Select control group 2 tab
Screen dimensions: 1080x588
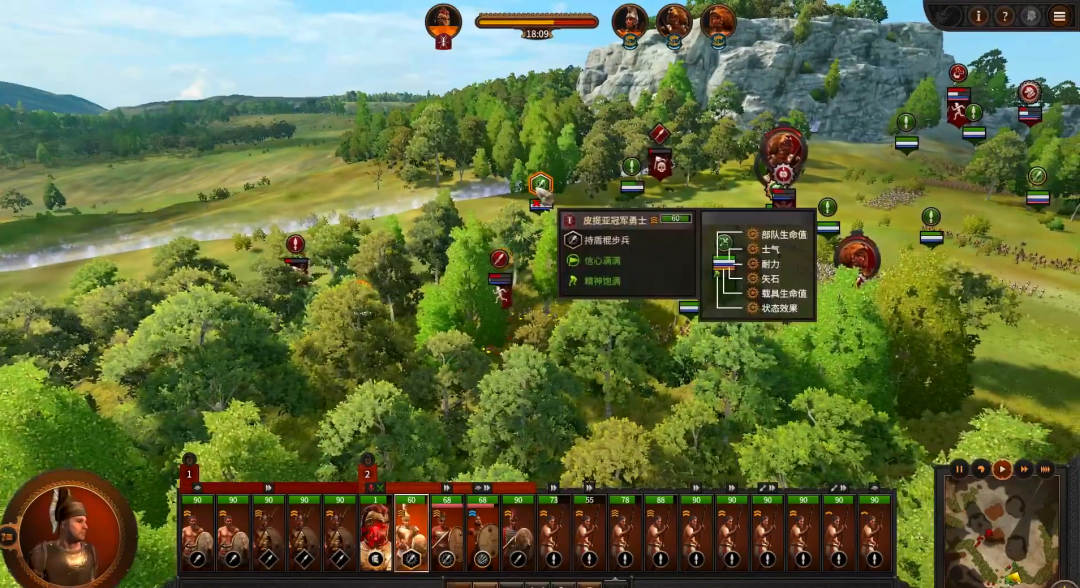click(x=367, y=474)
